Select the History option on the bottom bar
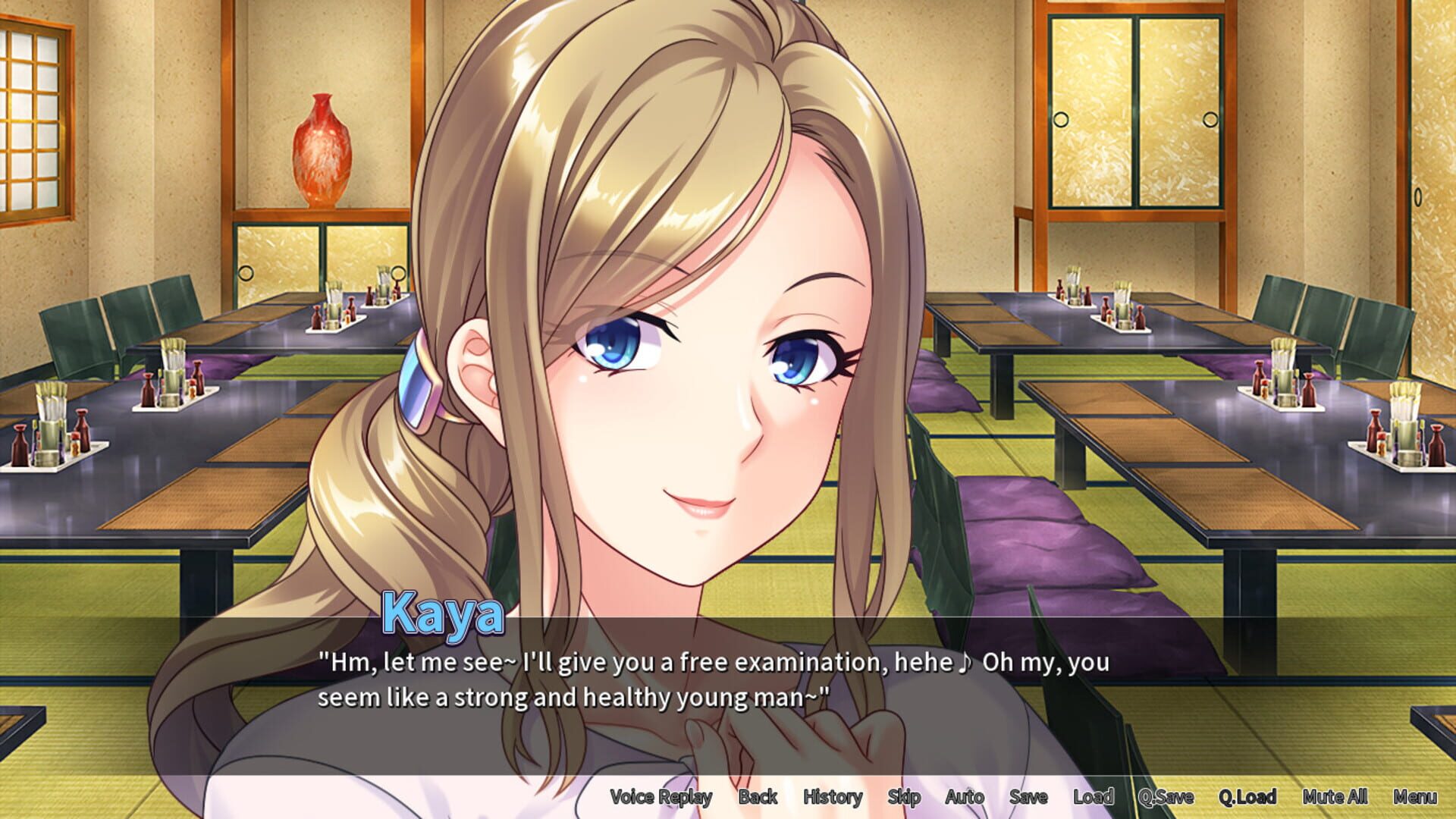Viewport: 1456px width, 819px height. 832,797
